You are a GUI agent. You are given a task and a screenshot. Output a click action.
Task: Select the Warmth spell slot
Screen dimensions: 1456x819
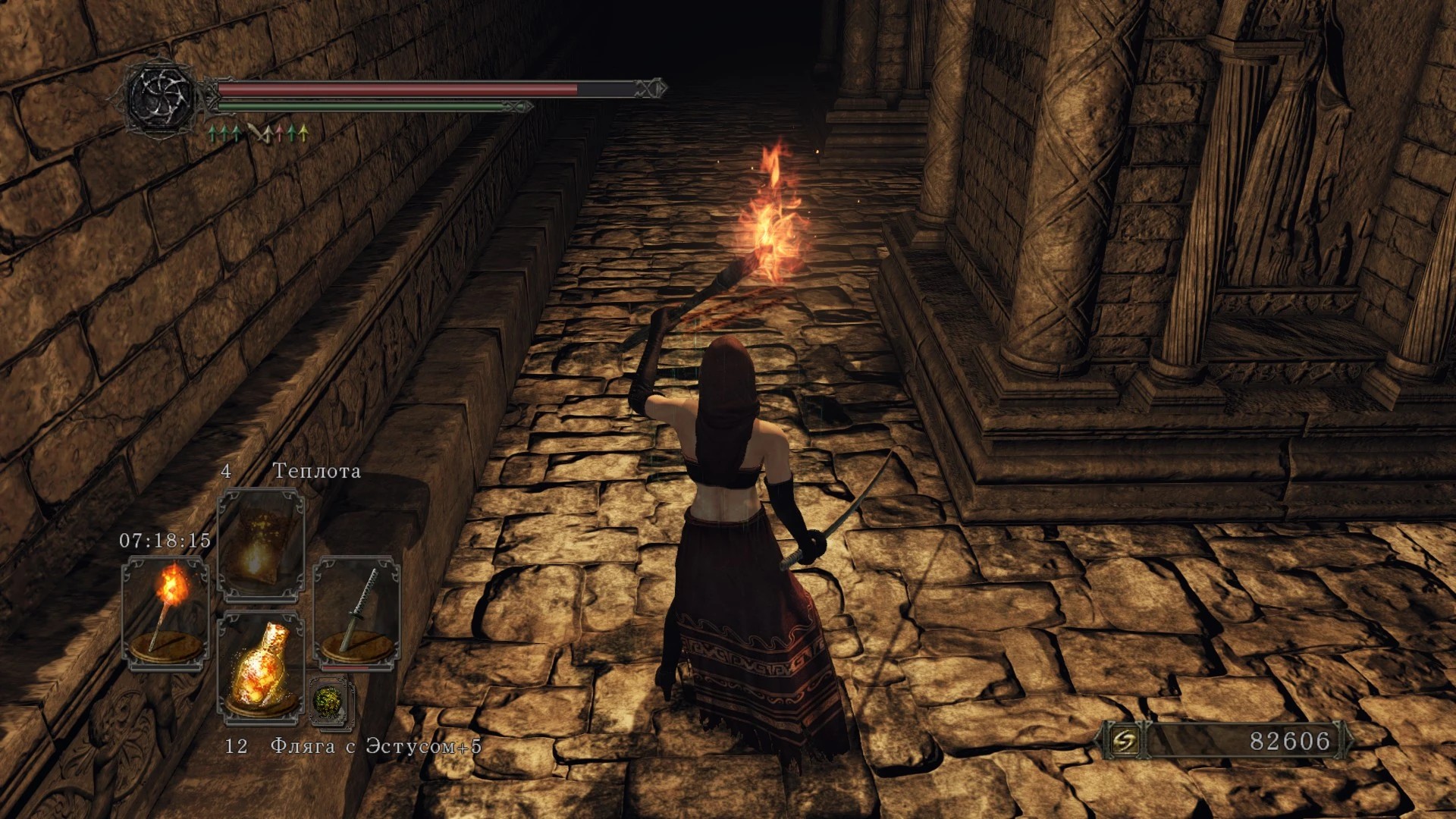point(261,544)
